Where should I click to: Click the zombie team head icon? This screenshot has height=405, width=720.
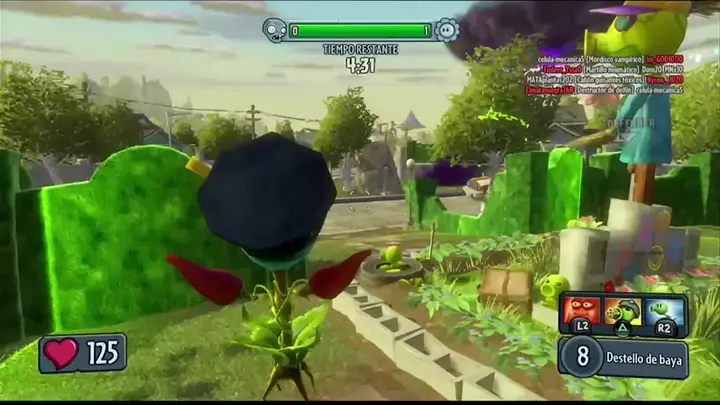[274, 31]
